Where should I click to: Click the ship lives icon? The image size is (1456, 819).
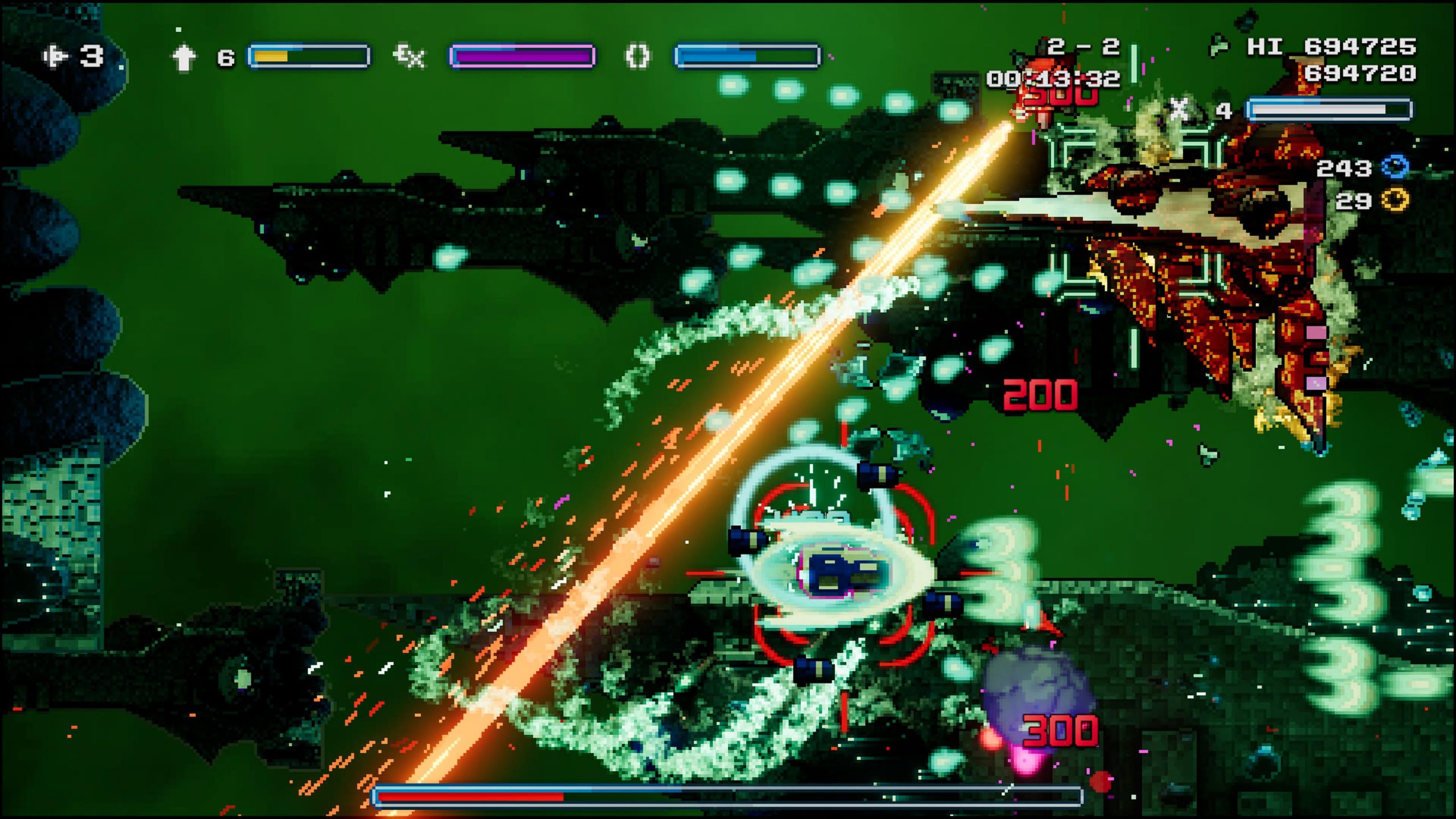click(x=56, y=56)
